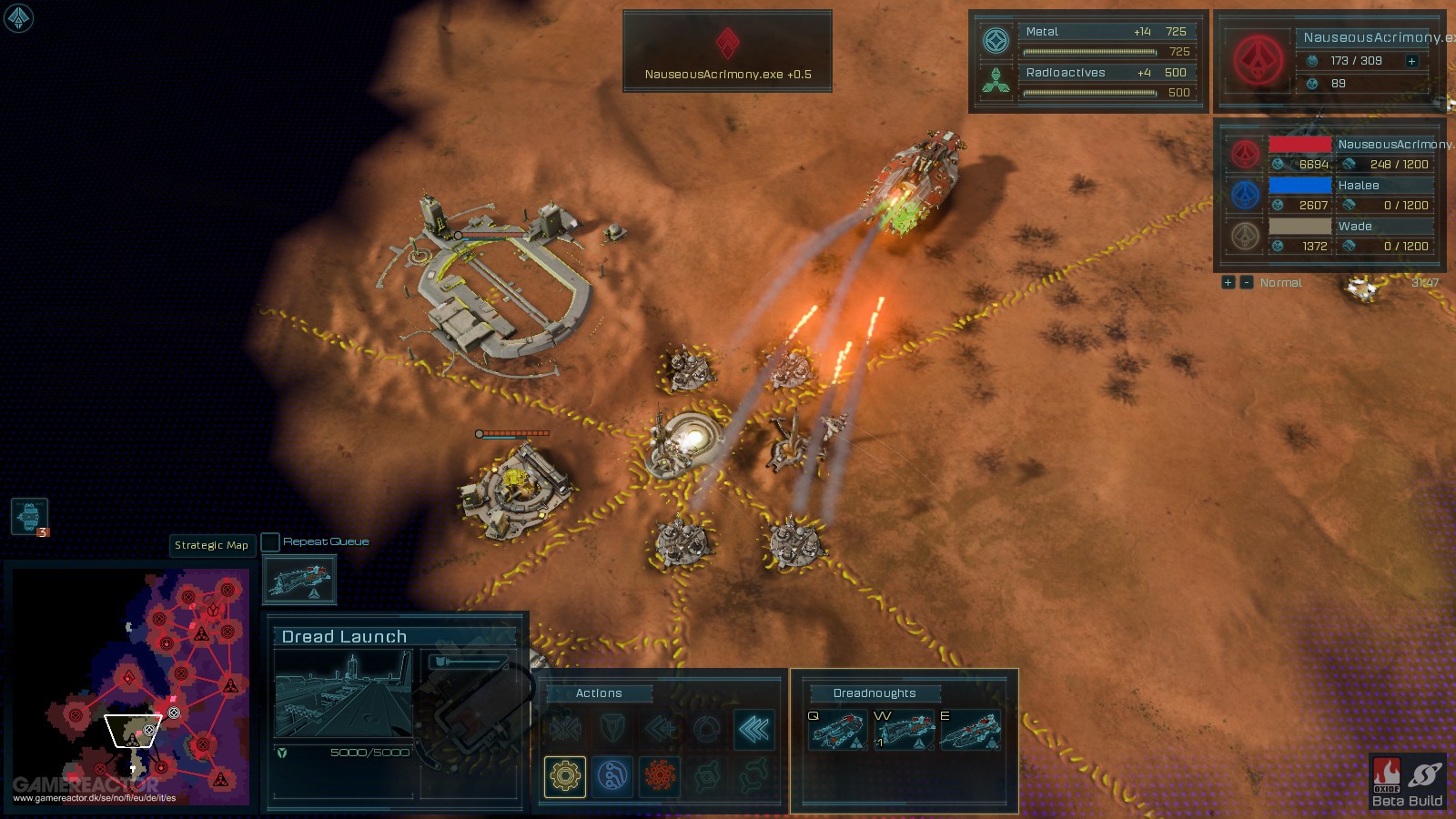Click minus to decrease game speed
The image size is (1456, 819).
point(1245,282)
